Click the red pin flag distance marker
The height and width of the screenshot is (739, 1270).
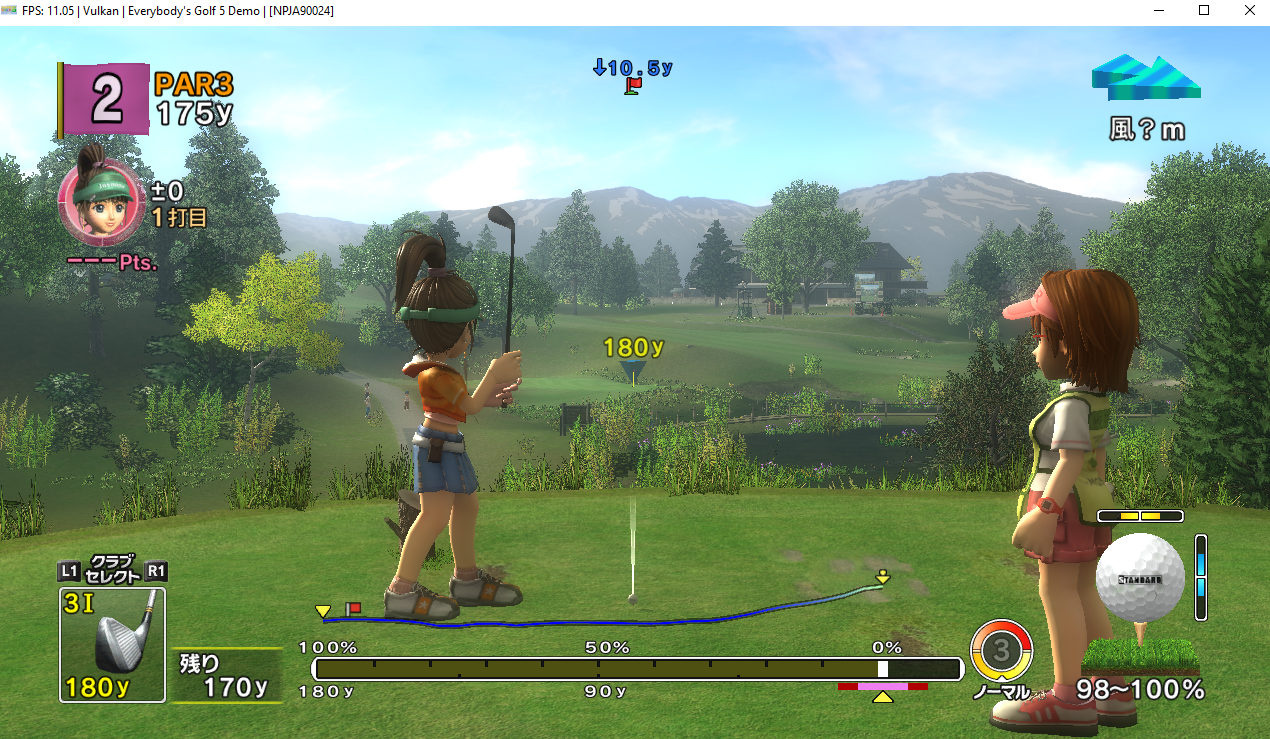click(x=632, y=86)
